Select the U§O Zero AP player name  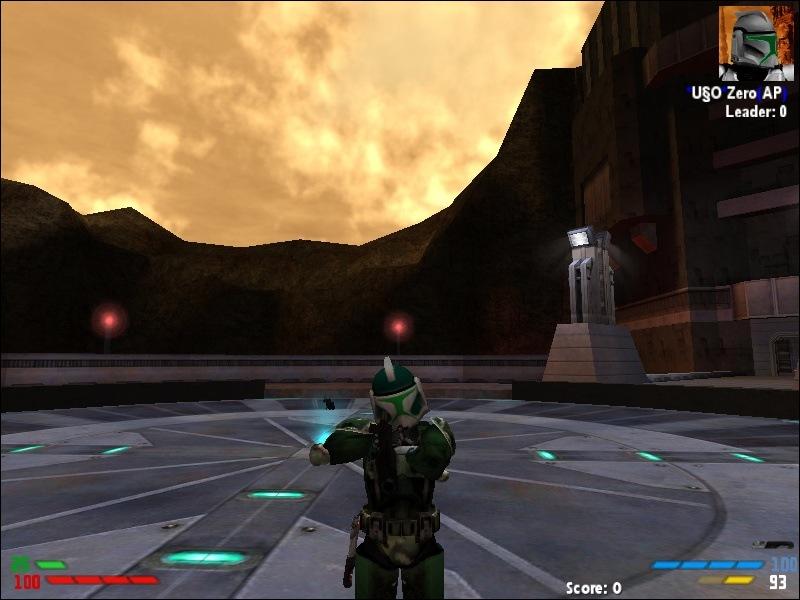[x=737, y=93]
